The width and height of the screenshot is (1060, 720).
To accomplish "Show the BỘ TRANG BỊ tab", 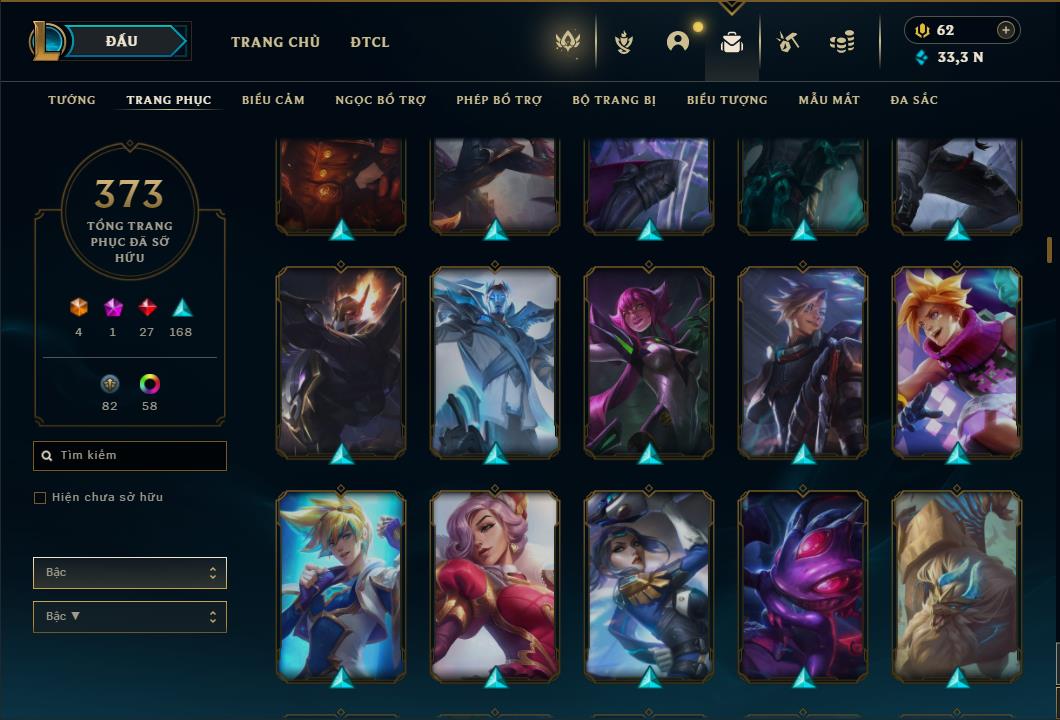I will (614, 100).
